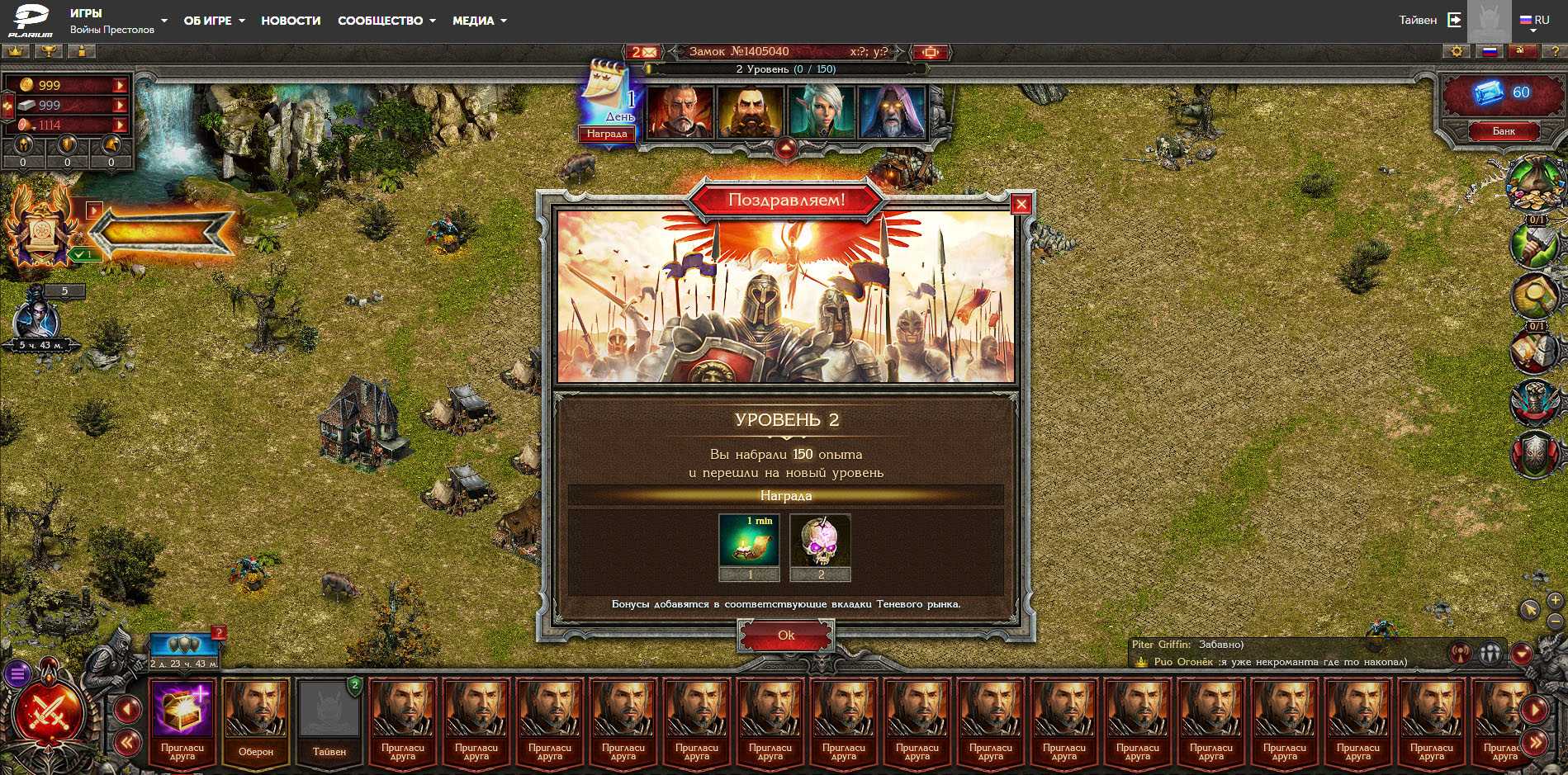The width and height of the screenshot is (1568, 775).
Task: Open the Банк sapphire shop
Action: coord(1503,131)
